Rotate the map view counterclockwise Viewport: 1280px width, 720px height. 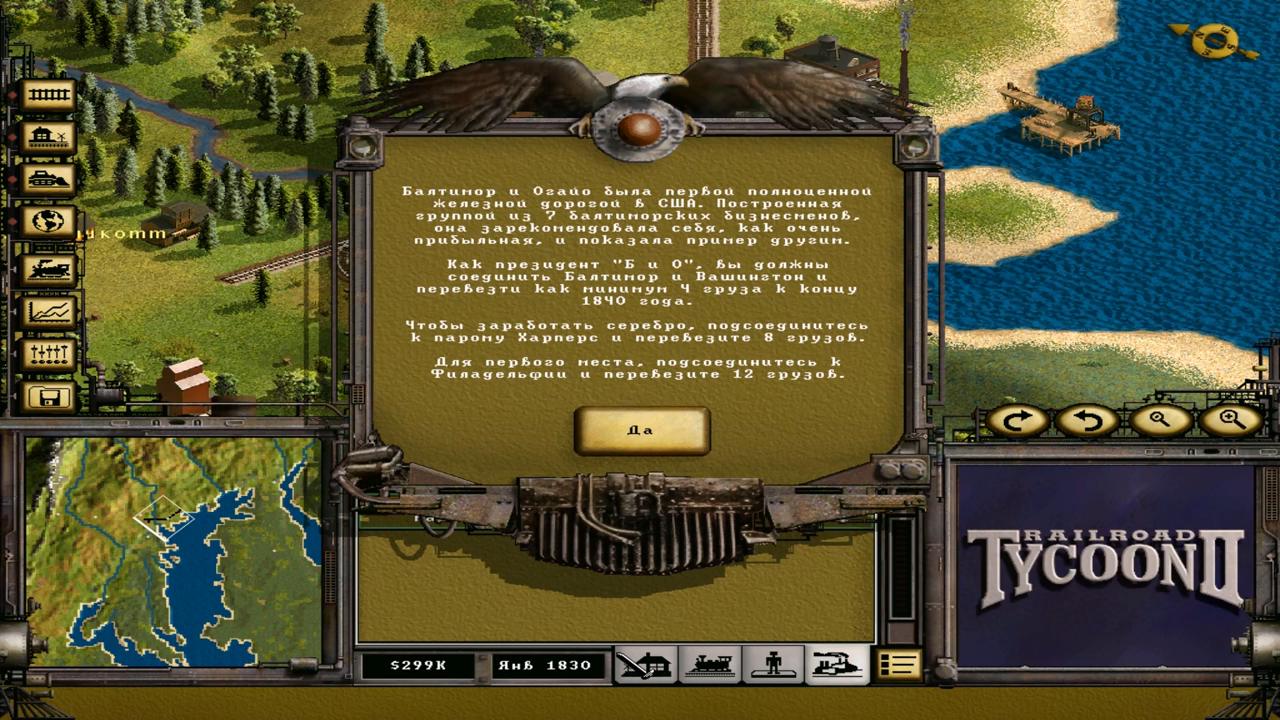click(x=1087, y=421)
